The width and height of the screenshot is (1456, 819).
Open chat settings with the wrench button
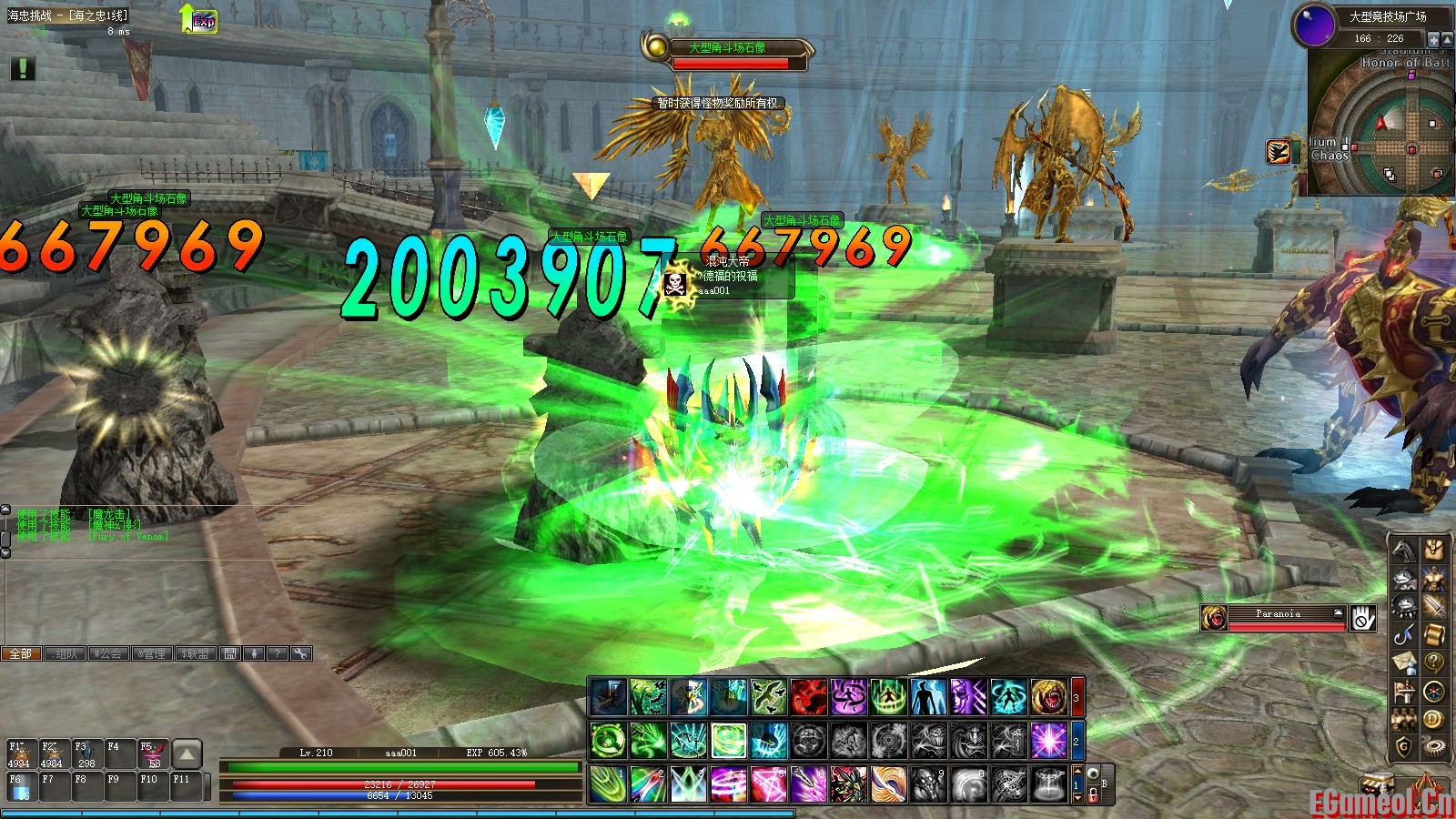pyautogui.click(x=300, y=653)
